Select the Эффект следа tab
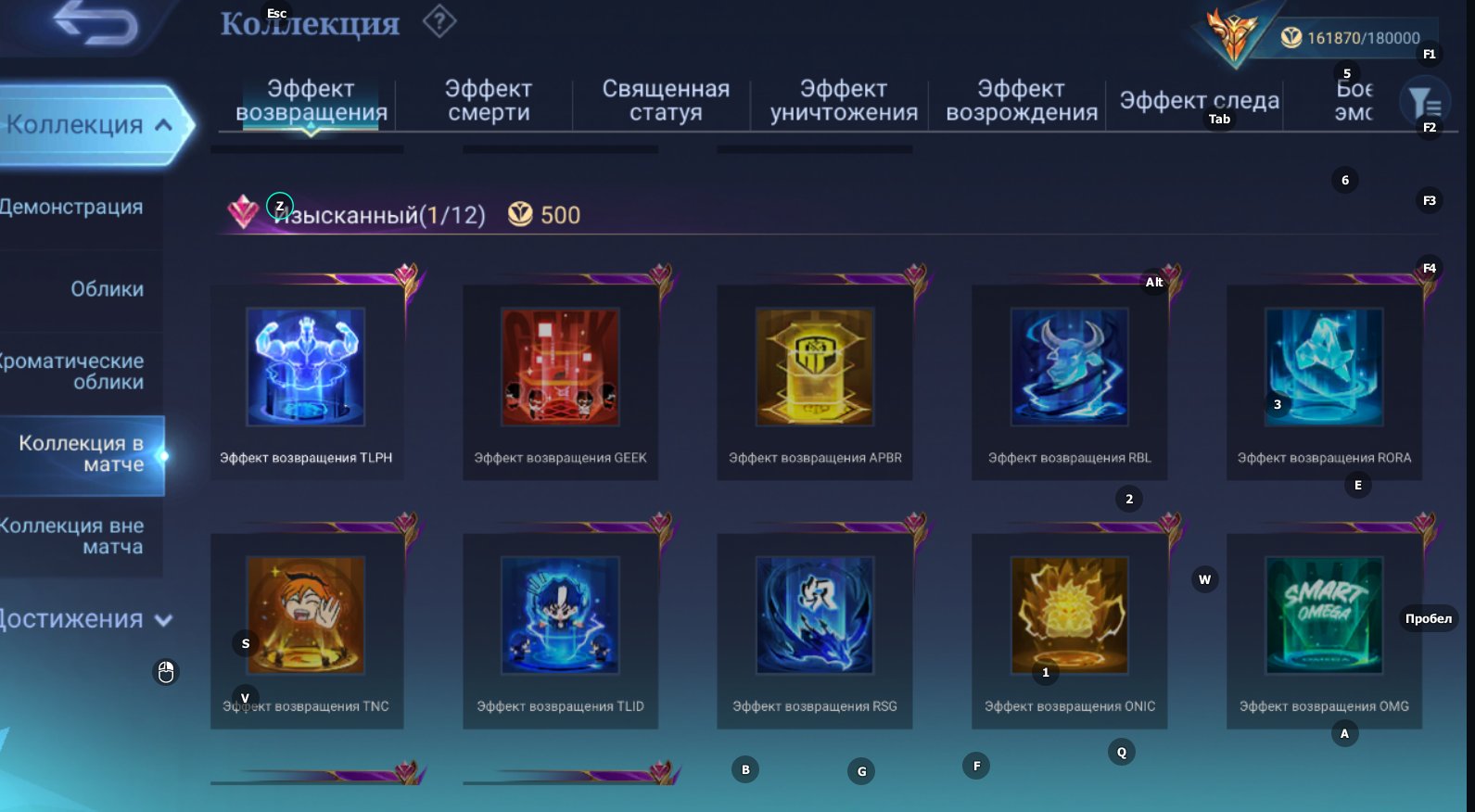1475x812 pixels. pos(1198,100)
